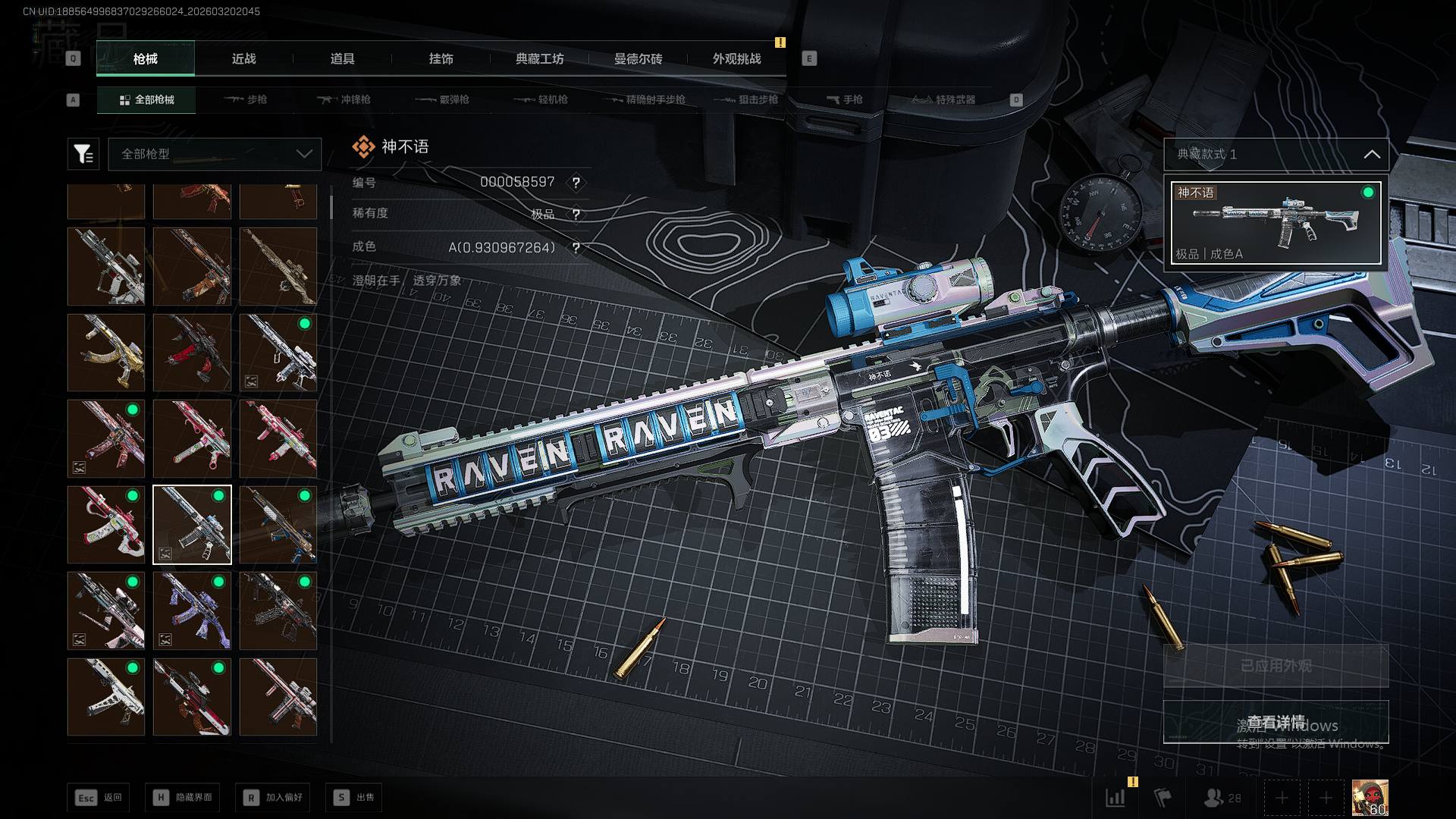Select the 神不语 style thumbnail
The image size is (1456, 819).
click(x=1276, y=223)
